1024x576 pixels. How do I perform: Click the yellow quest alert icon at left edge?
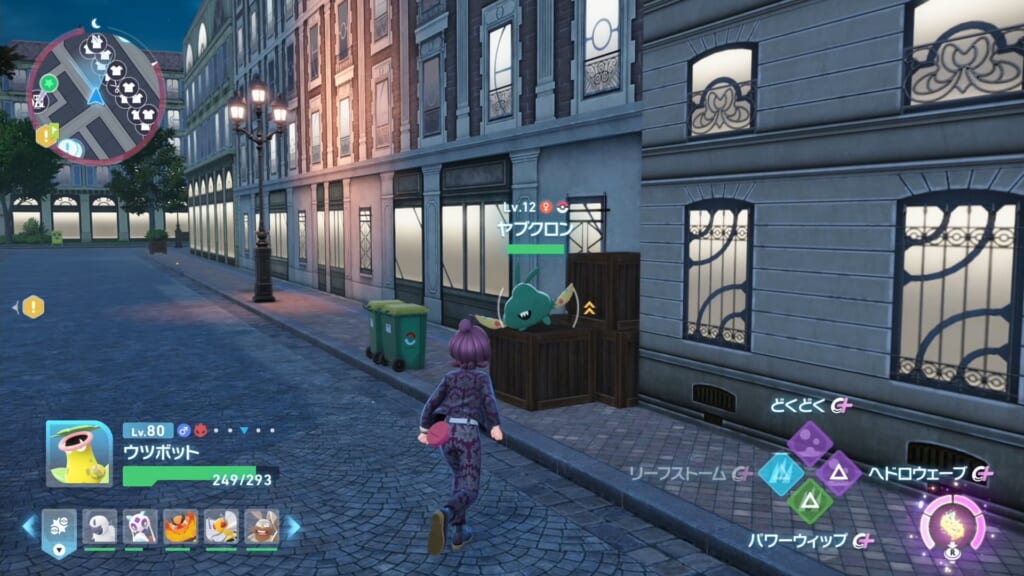(33, 307)
